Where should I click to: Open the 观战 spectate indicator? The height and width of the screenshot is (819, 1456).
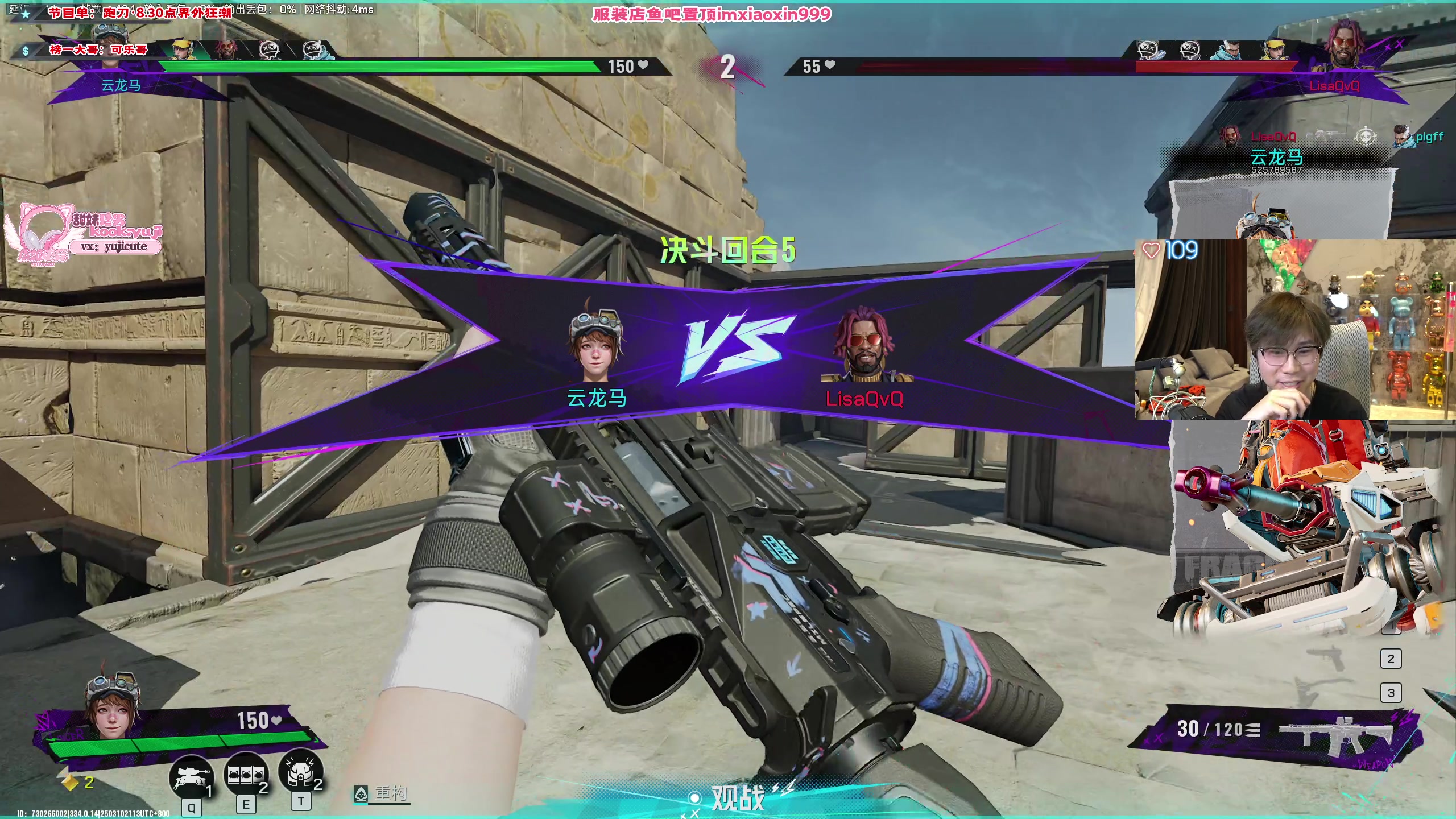(x=737, y=797)
